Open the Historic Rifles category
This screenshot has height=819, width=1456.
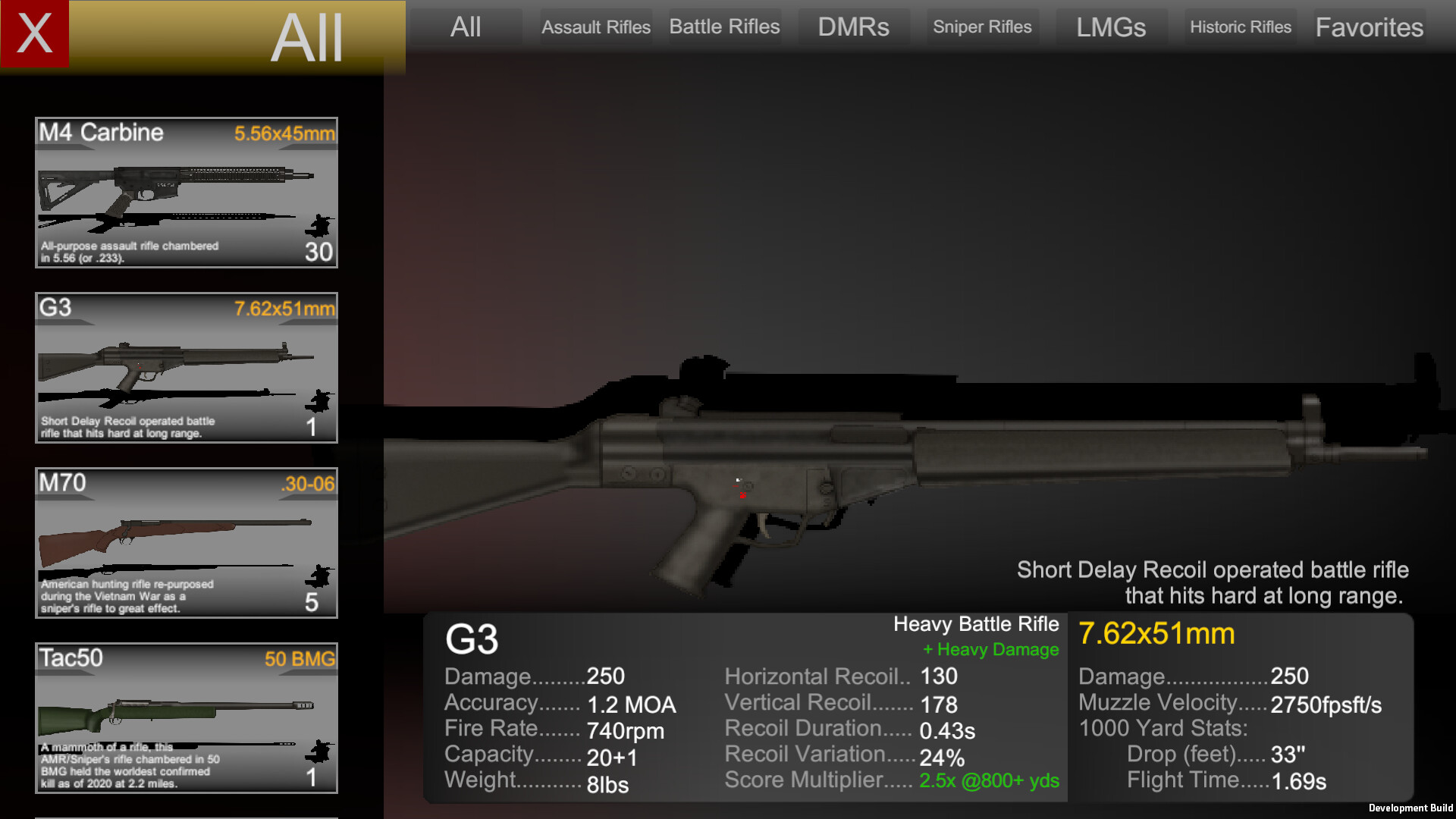coord(1241,27)
